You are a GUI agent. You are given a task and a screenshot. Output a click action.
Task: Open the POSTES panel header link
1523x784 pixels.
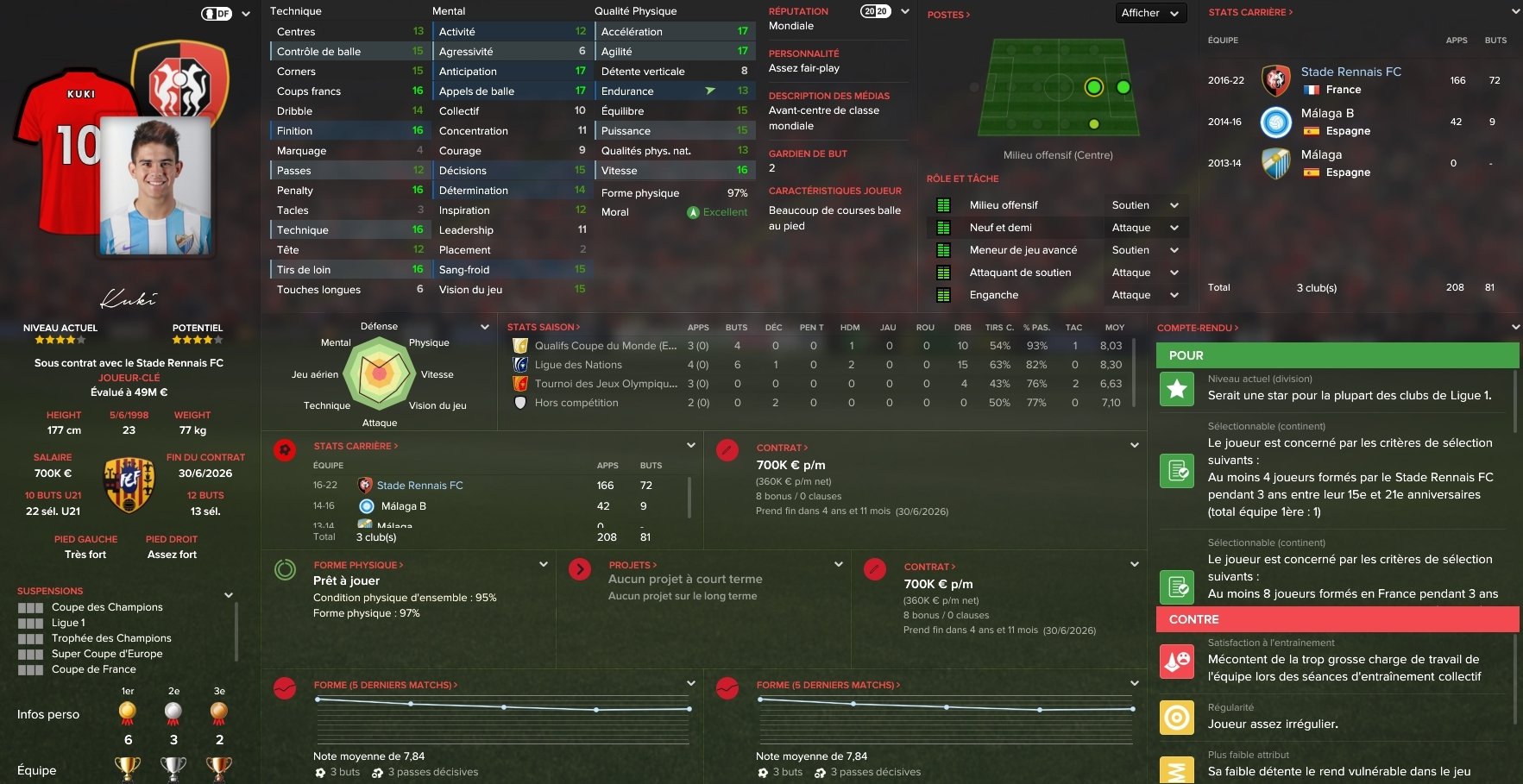948,15
